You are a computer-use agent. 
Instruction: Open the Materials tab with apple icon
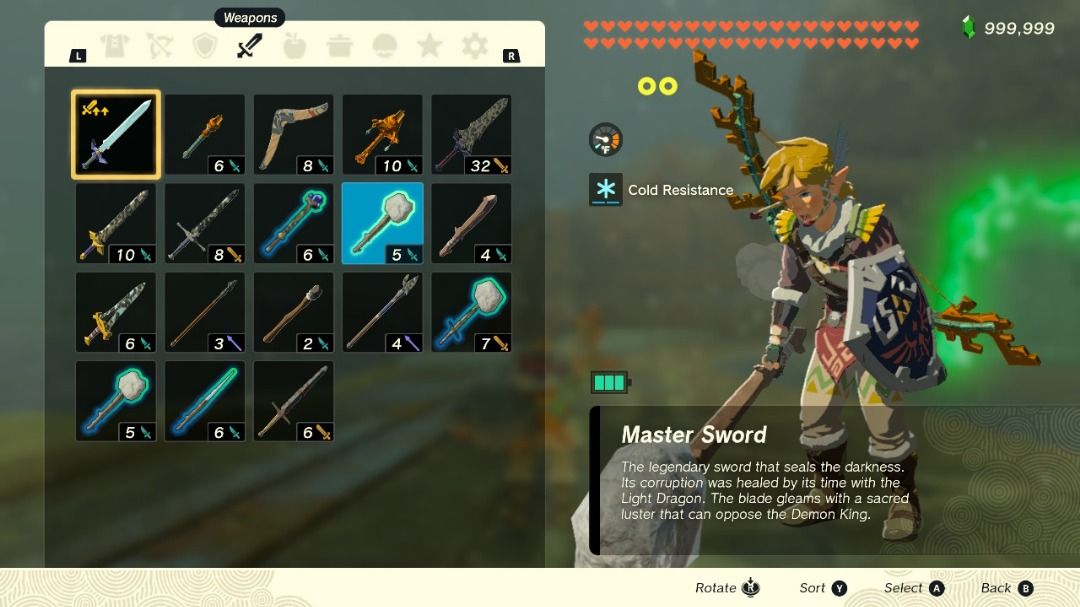pyautogui.click(x=294, y=46)
